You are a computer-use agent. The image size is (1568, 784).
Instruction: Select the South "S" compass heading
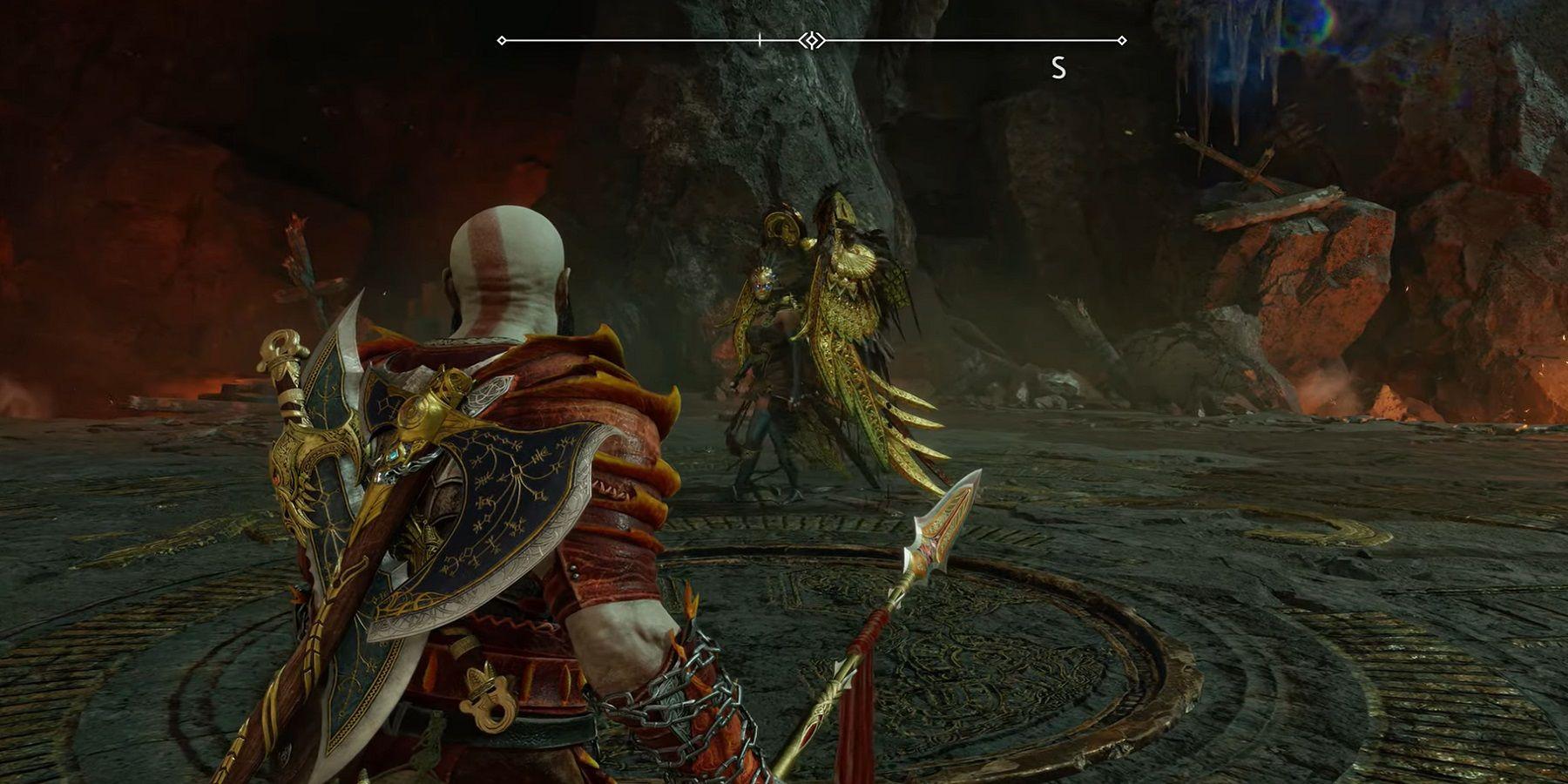coord(1058,68)
